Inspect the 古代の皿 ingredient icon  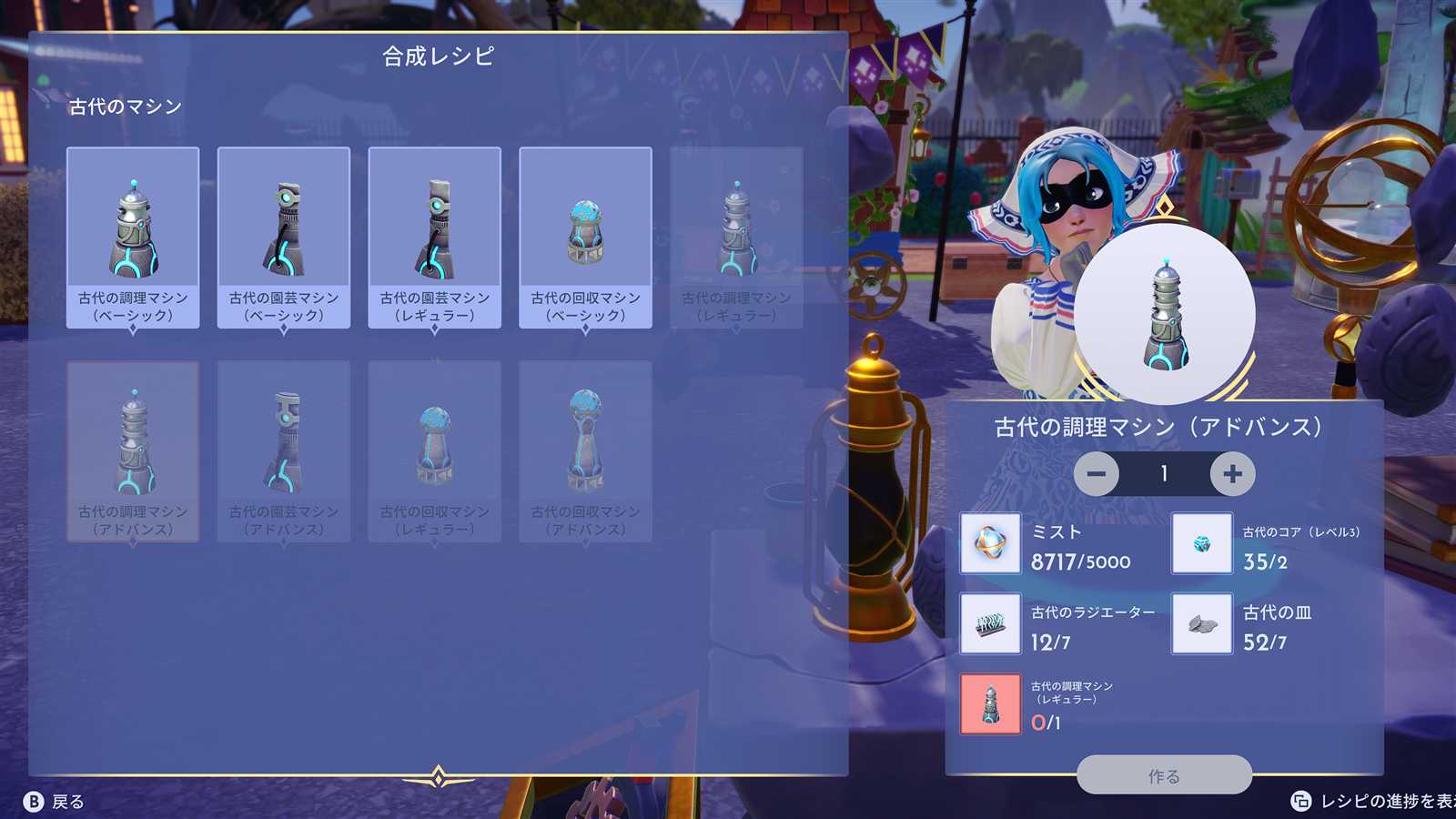click(x=1201, y=624)
